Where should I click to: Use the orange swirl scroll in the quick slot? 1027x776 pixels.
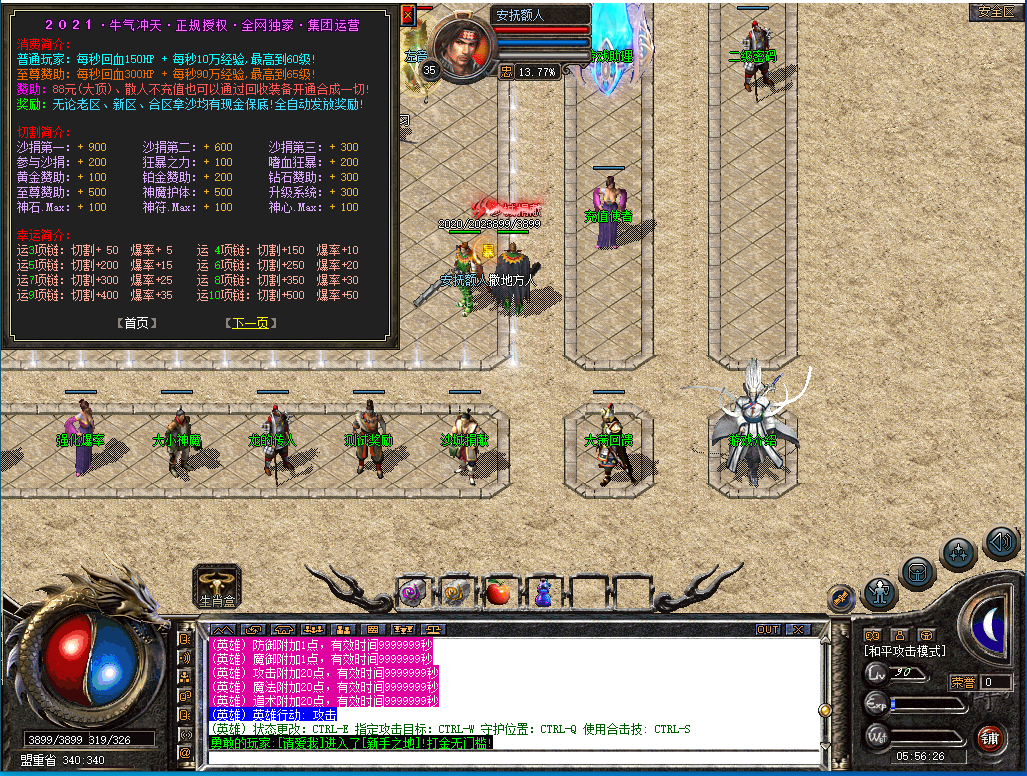(x=455, y=594)
